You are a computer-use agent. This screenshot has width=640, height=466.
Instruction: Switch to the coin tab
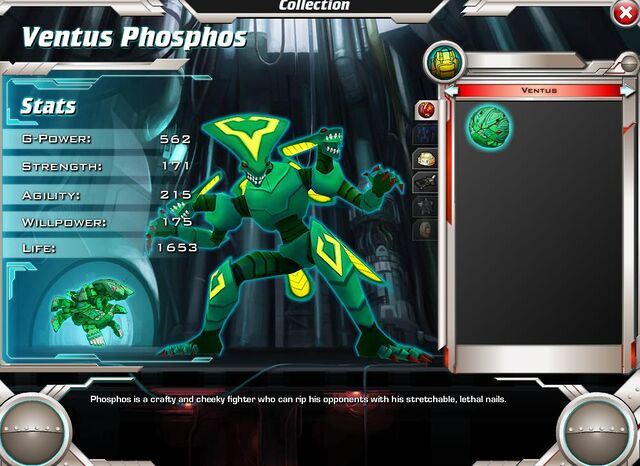[424, 229]
